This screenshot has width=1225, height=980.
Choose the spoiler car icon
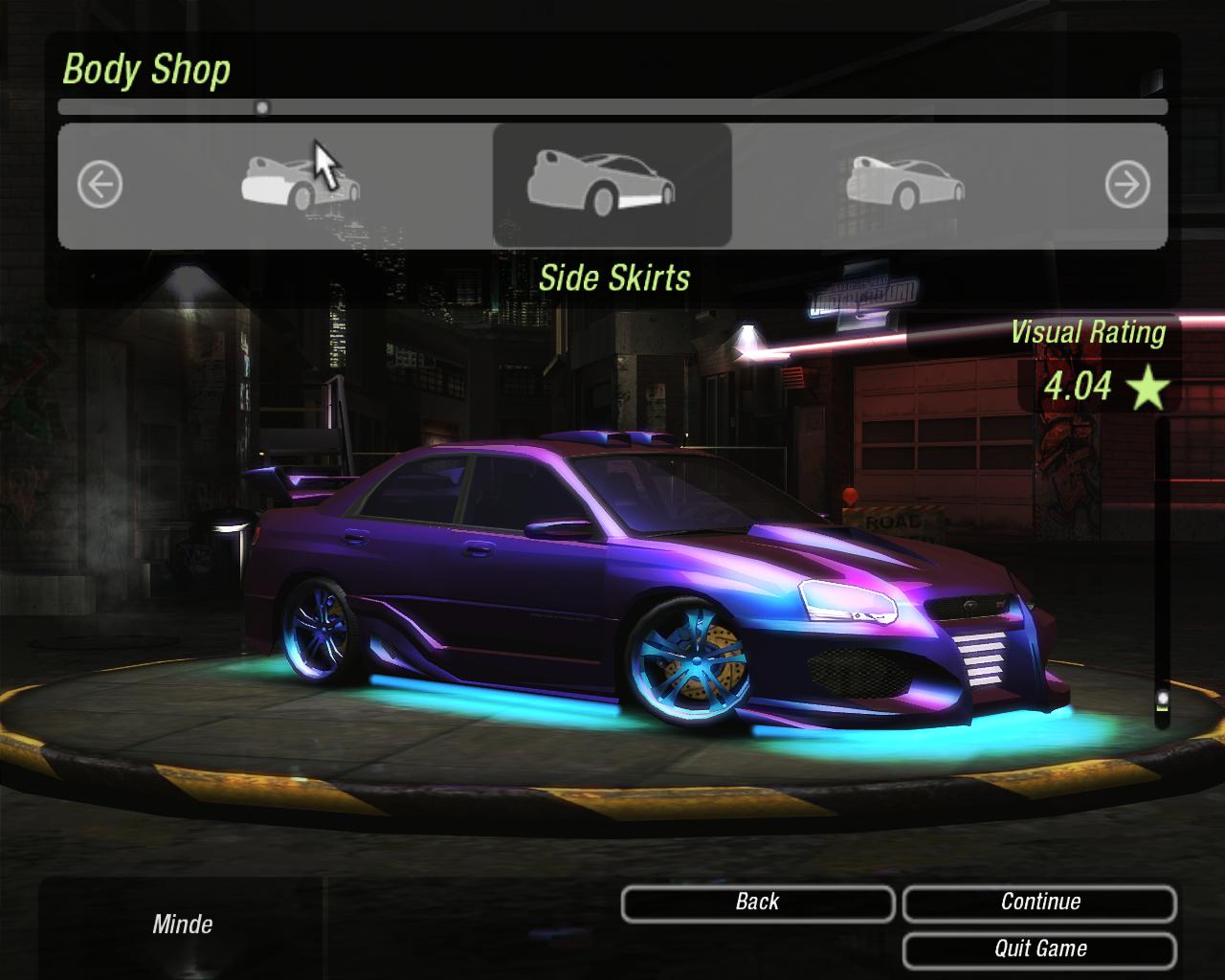click(x=904, y=184)
